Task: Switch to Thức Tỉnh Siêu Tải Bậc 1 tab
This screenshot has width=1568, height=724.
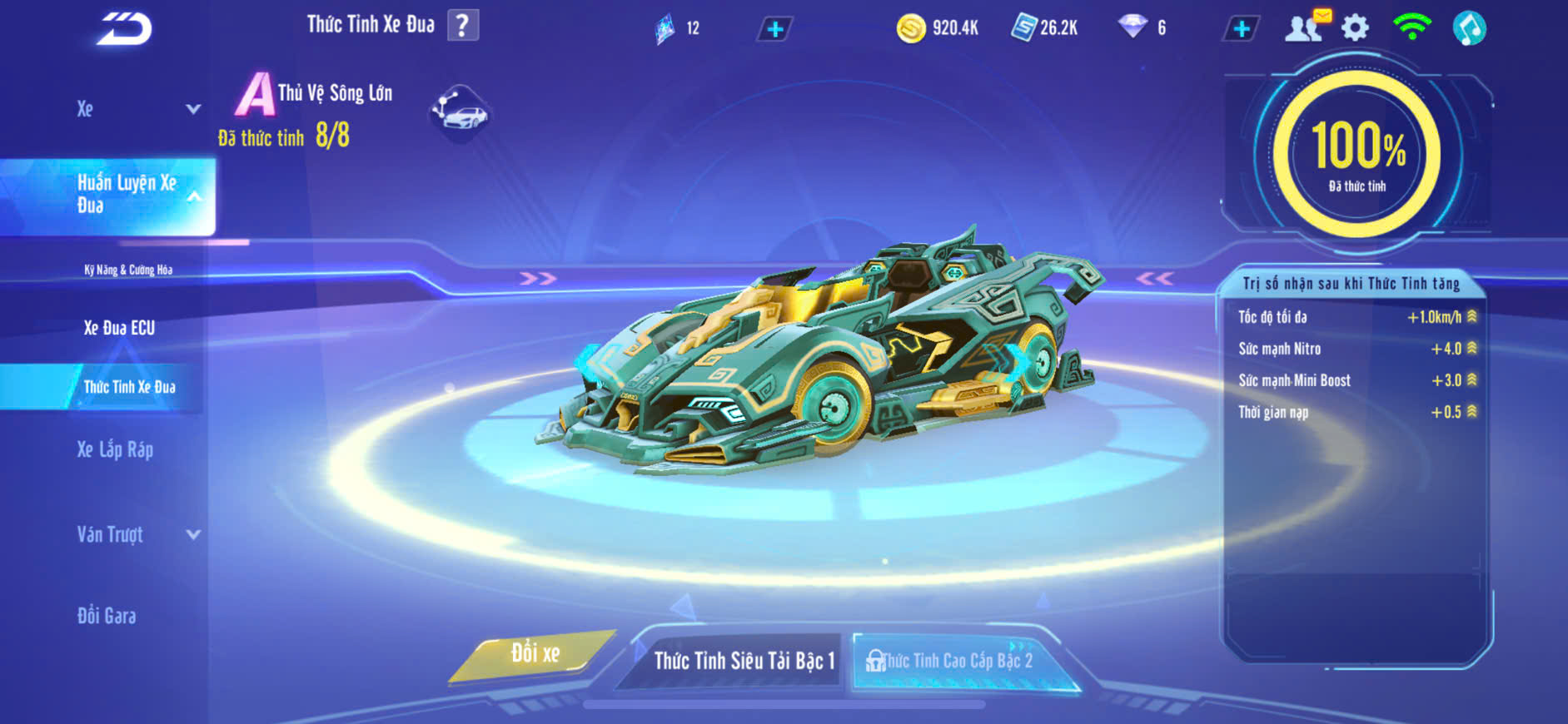Action: tap(743, 661)
